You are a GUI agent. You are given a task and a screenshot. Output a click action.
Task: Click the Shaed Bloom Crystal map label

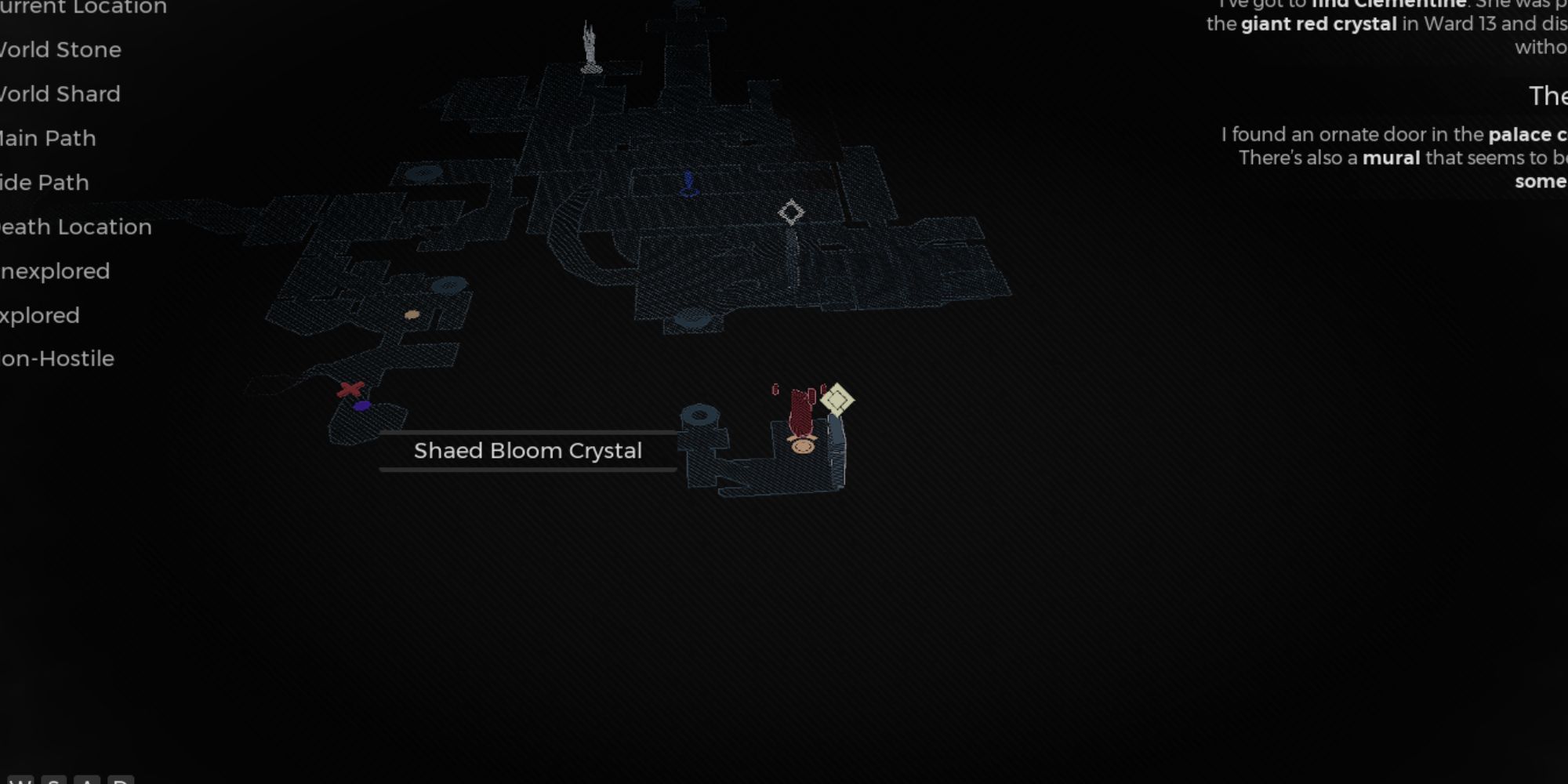[528, 451]
